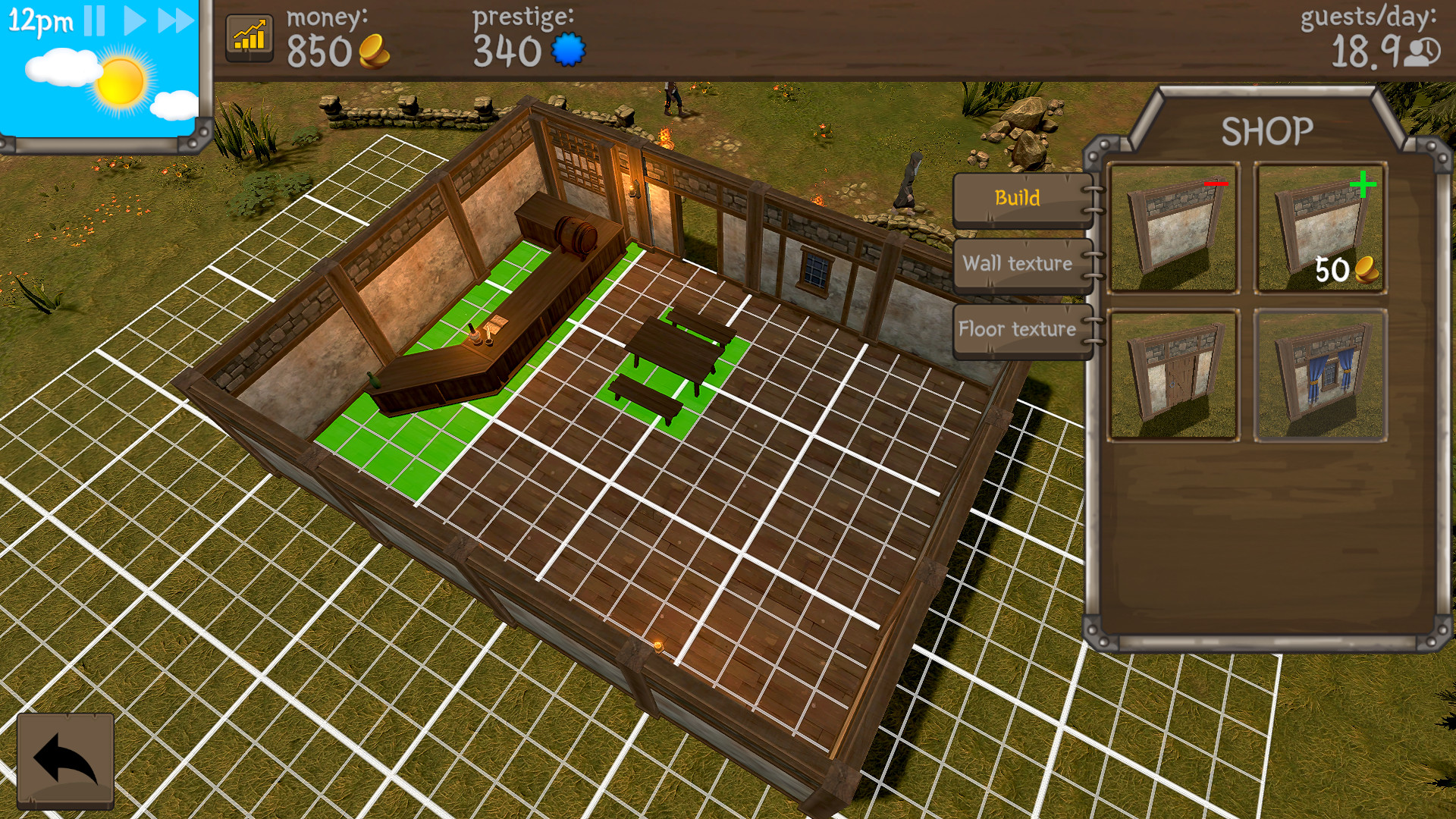Click the blue prestige badge icon
Viewport: 1456px width, 819px height.
tap(568, 49)
